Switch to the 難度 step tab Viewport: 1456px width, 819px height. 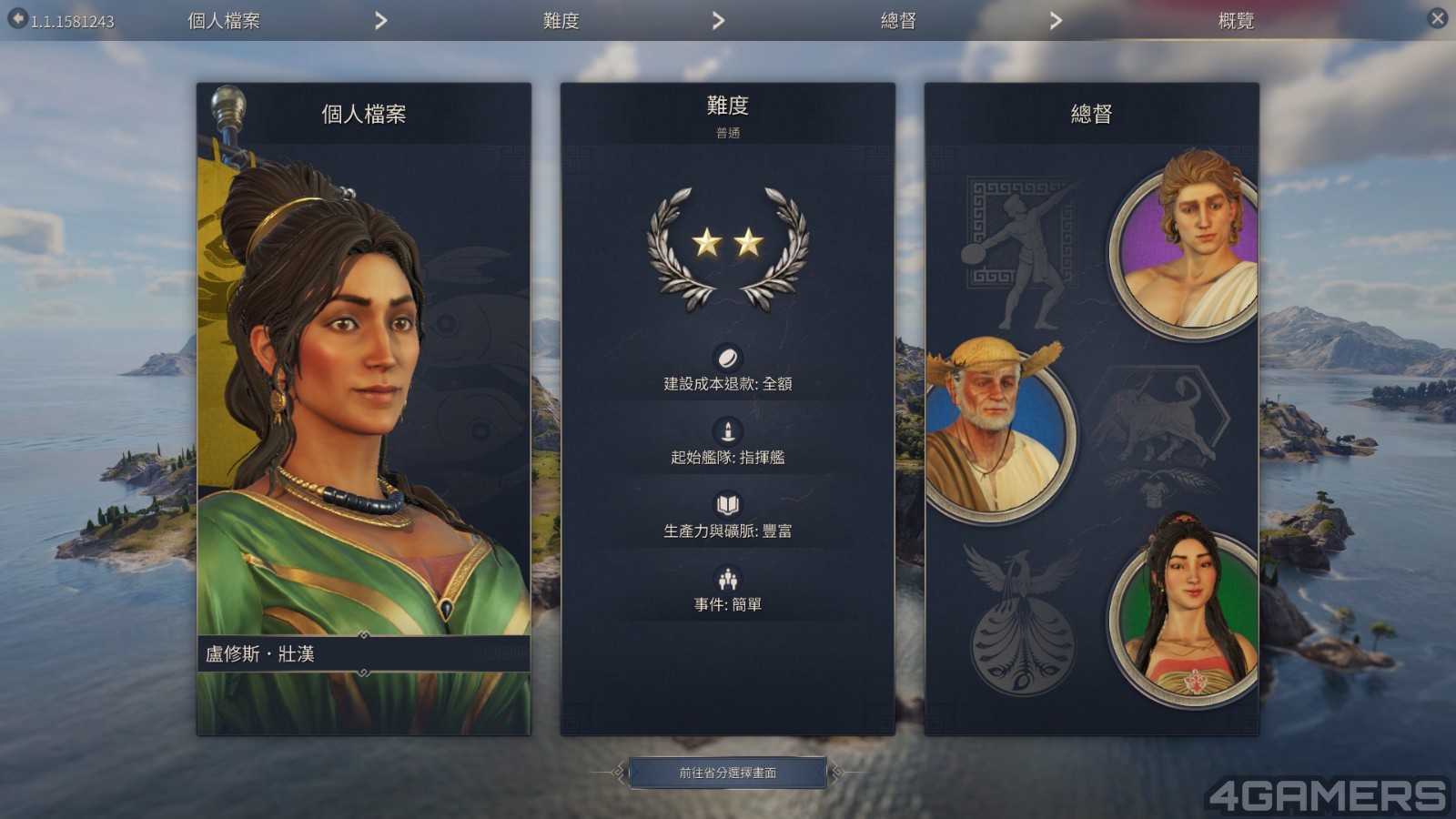[561, 21]
